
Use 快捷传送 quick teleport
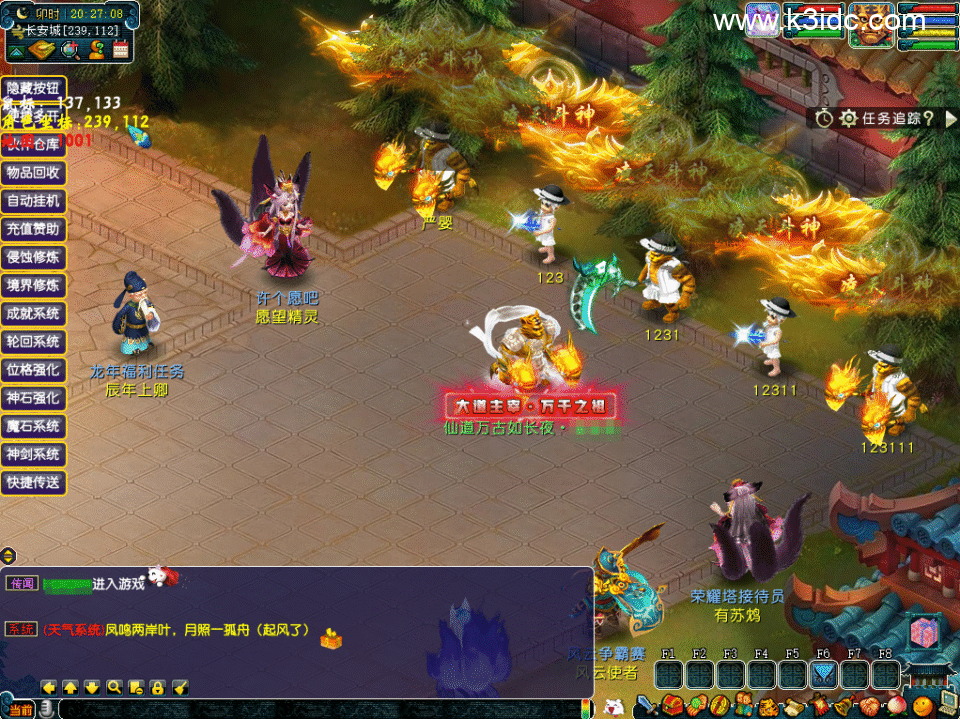(x=33, y=482)
